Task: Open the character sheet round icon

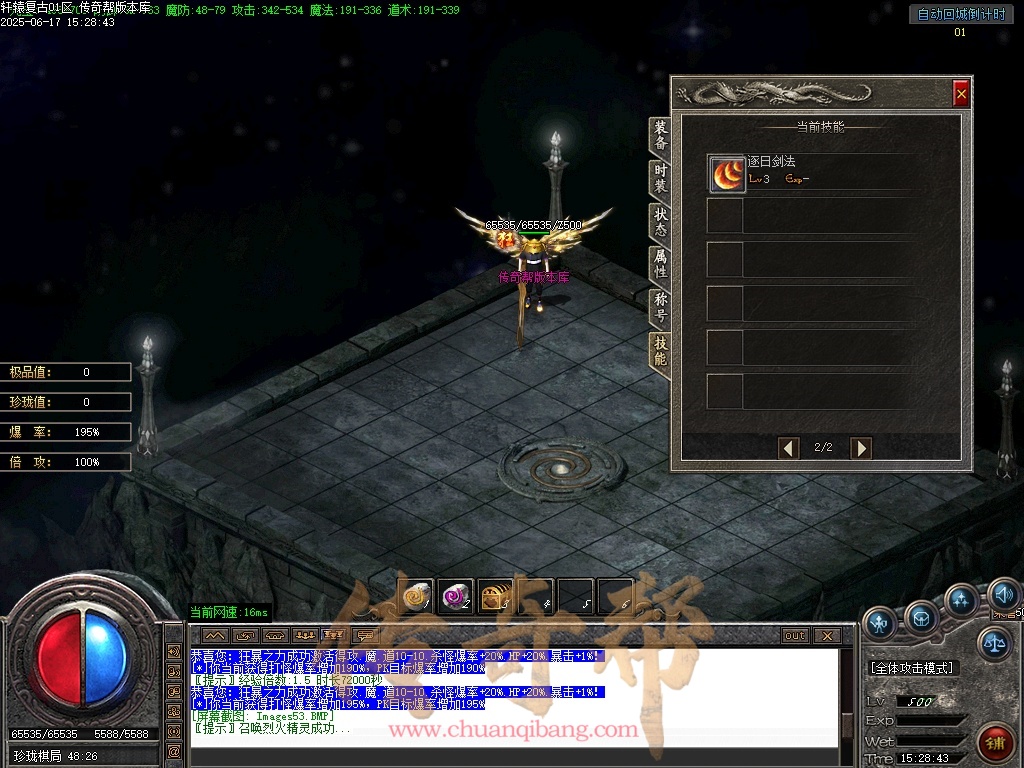Action: [880, 623]
